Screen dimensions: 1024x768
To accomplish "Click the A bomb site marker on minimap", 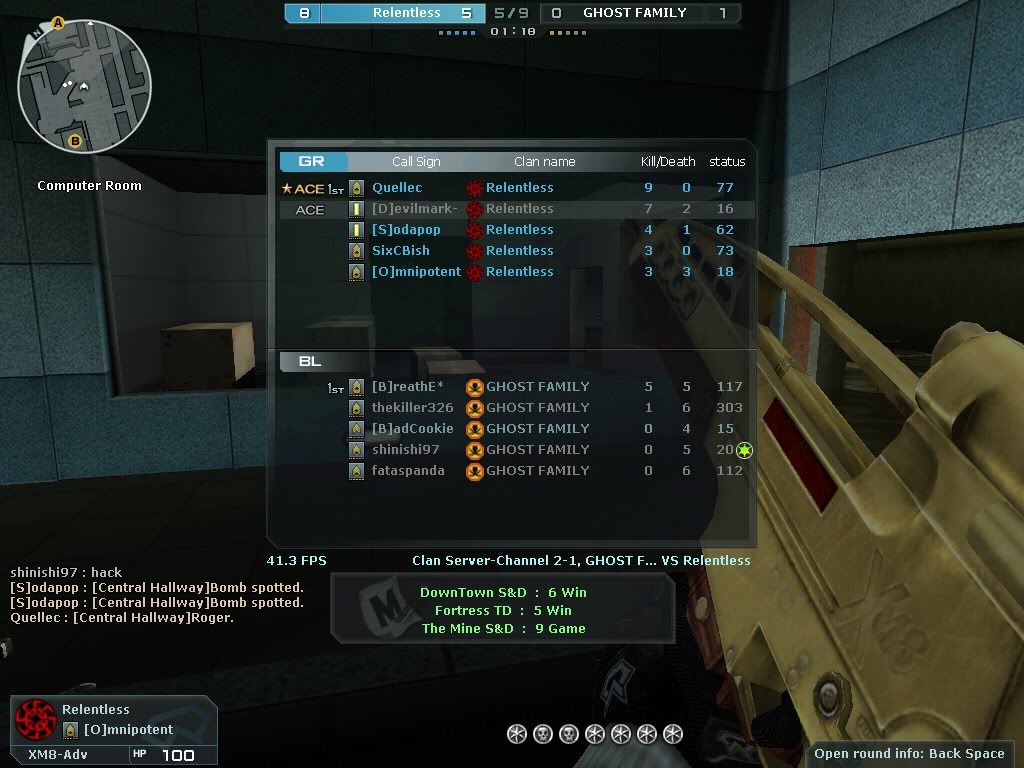I will pyautogui.click(x=58, y=22).
